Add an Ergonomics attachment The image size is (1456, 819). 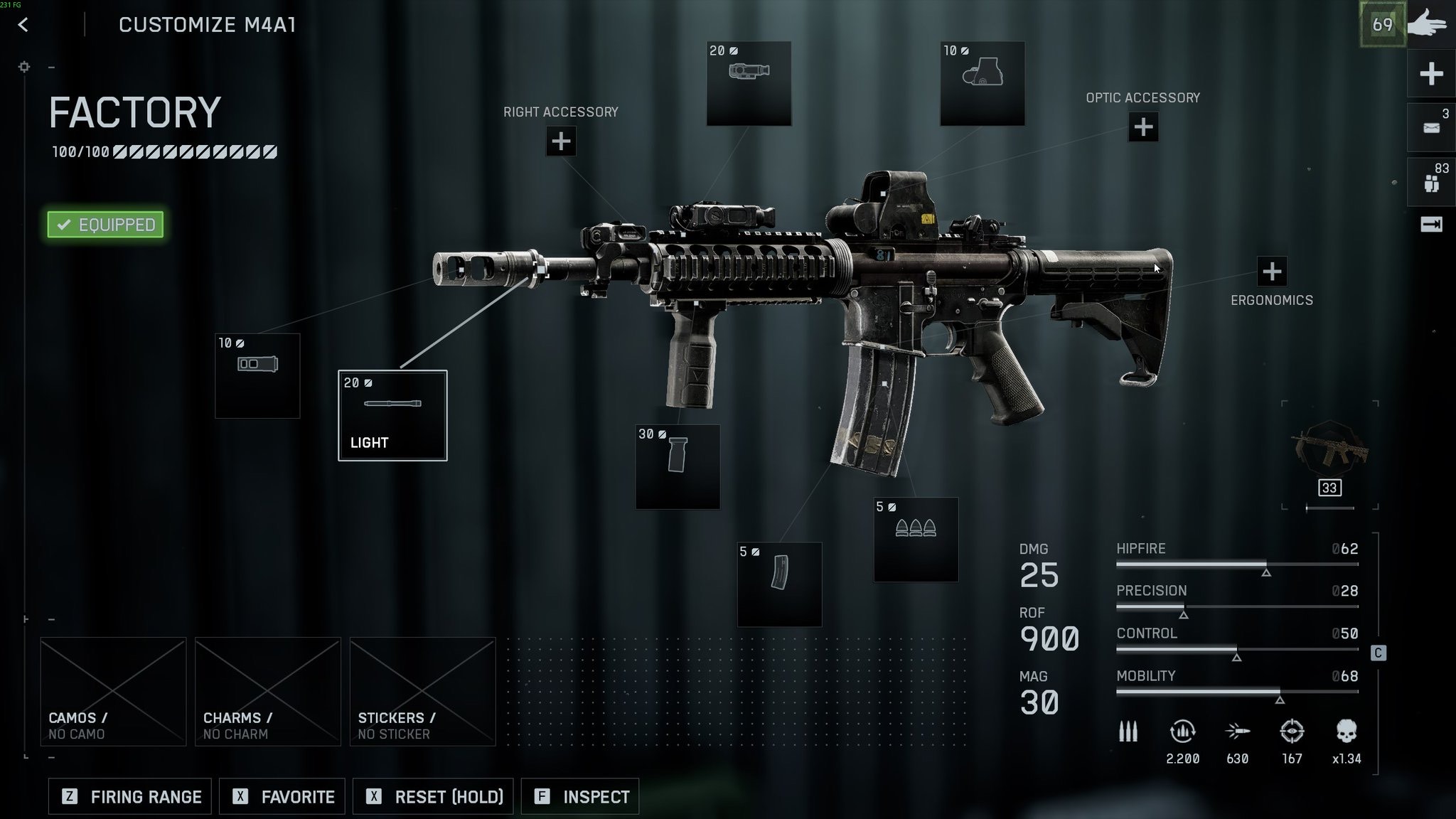[x=1272, y=272]
